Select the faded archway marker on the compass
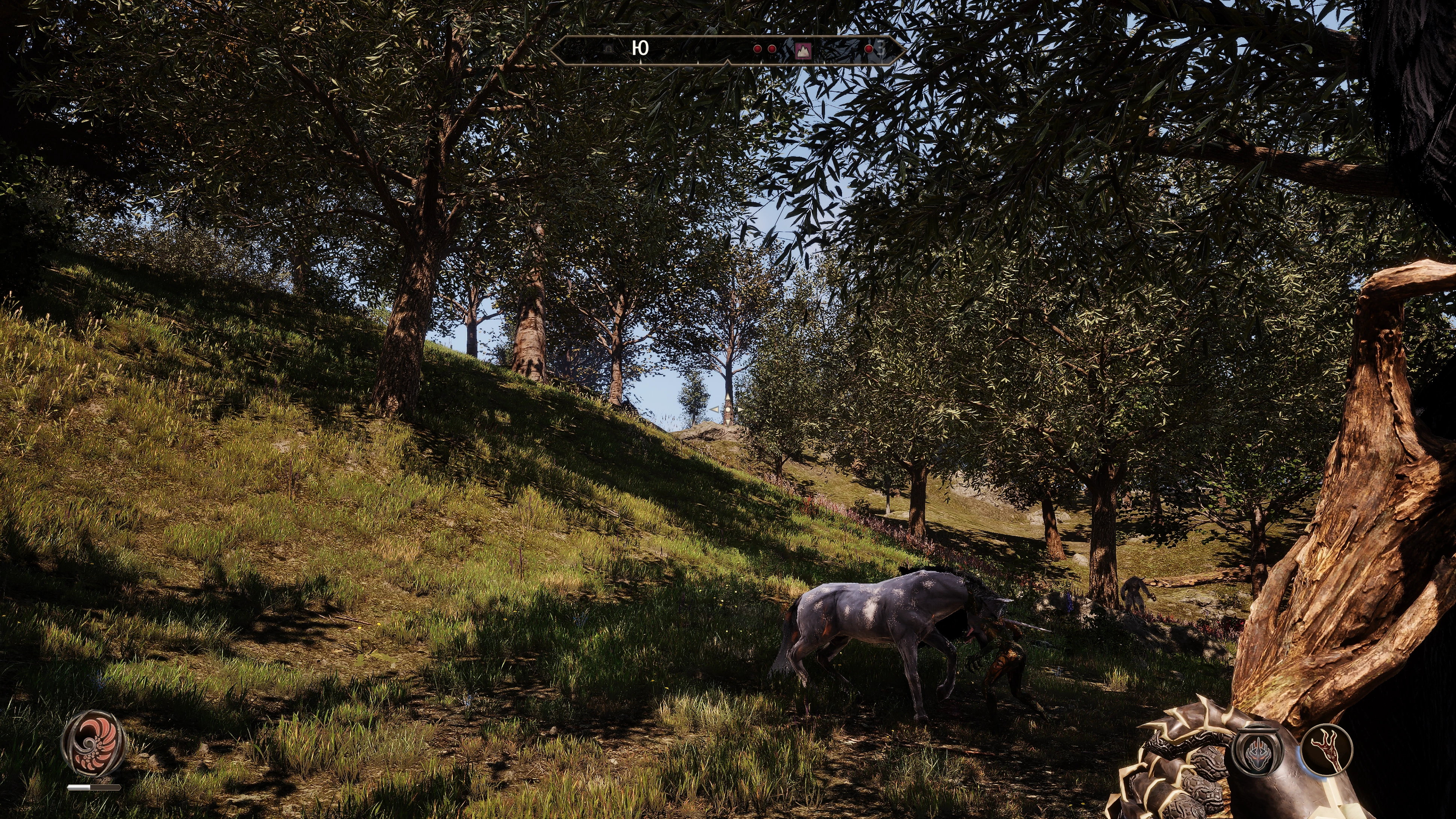This screenshot has width=1456, height=819. [x=609, y=49]
